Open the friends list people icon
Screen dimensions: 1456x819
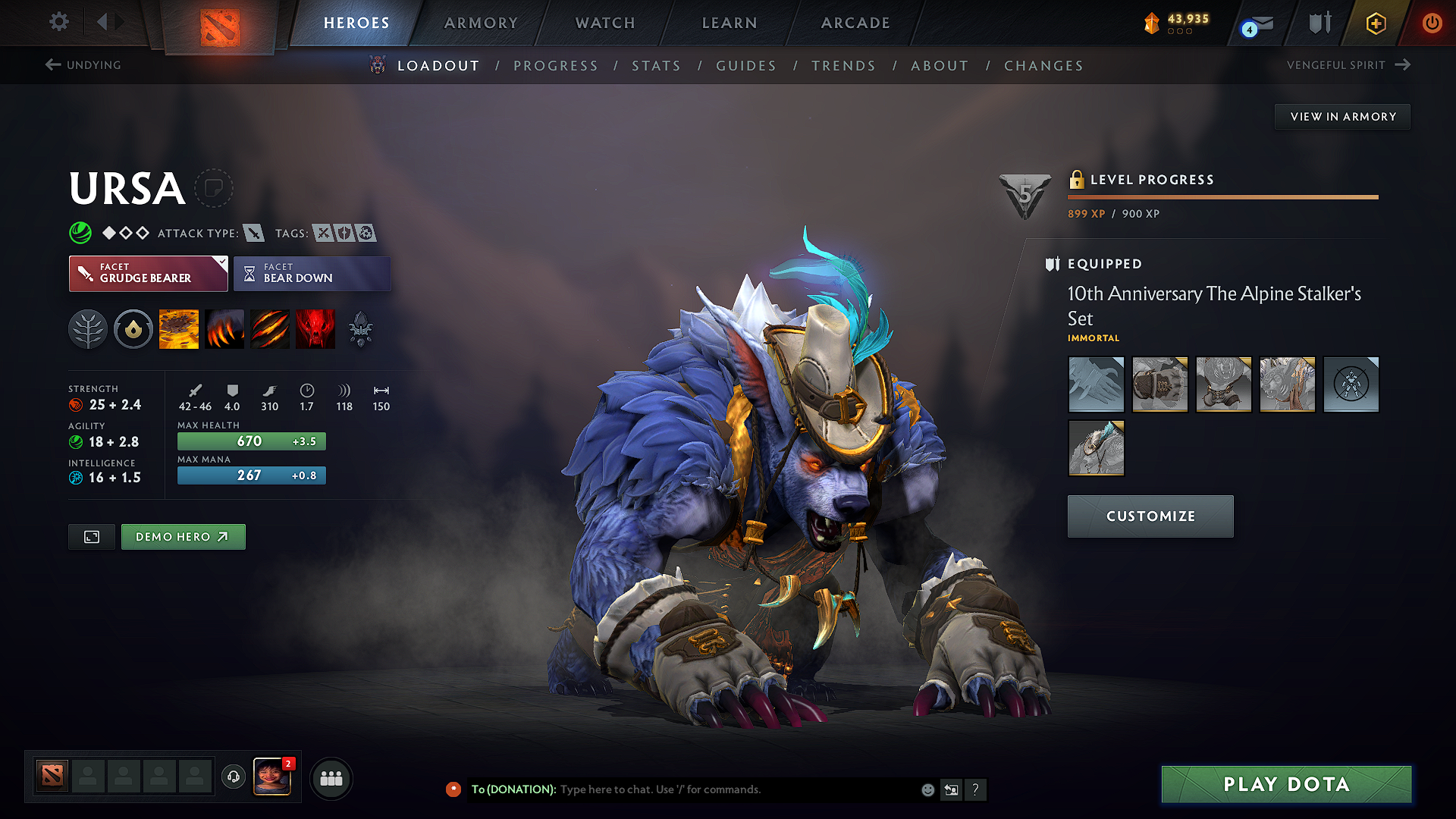(331, 778)
